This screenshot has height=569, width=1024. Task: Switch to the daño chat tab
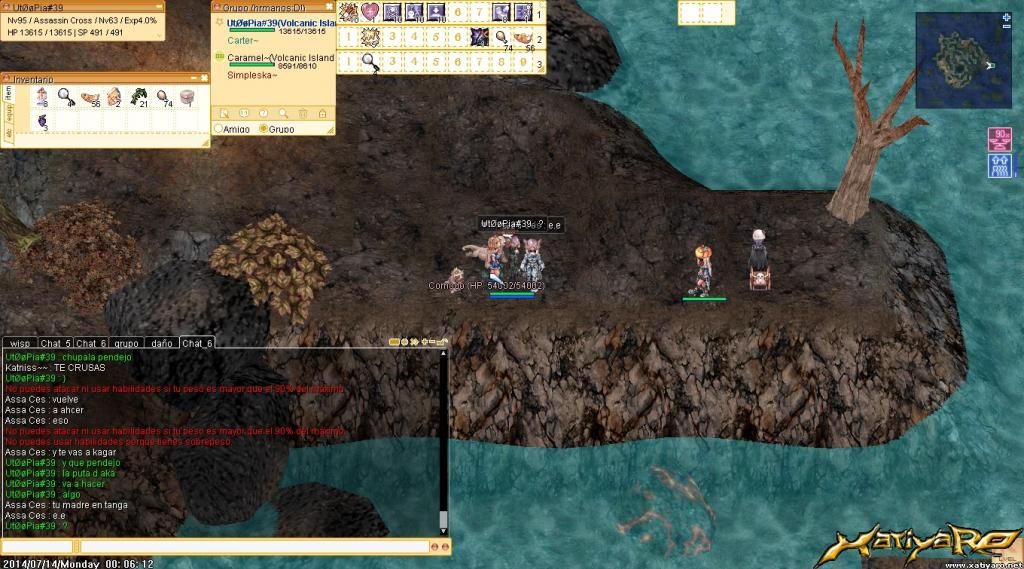click(160, 343)
